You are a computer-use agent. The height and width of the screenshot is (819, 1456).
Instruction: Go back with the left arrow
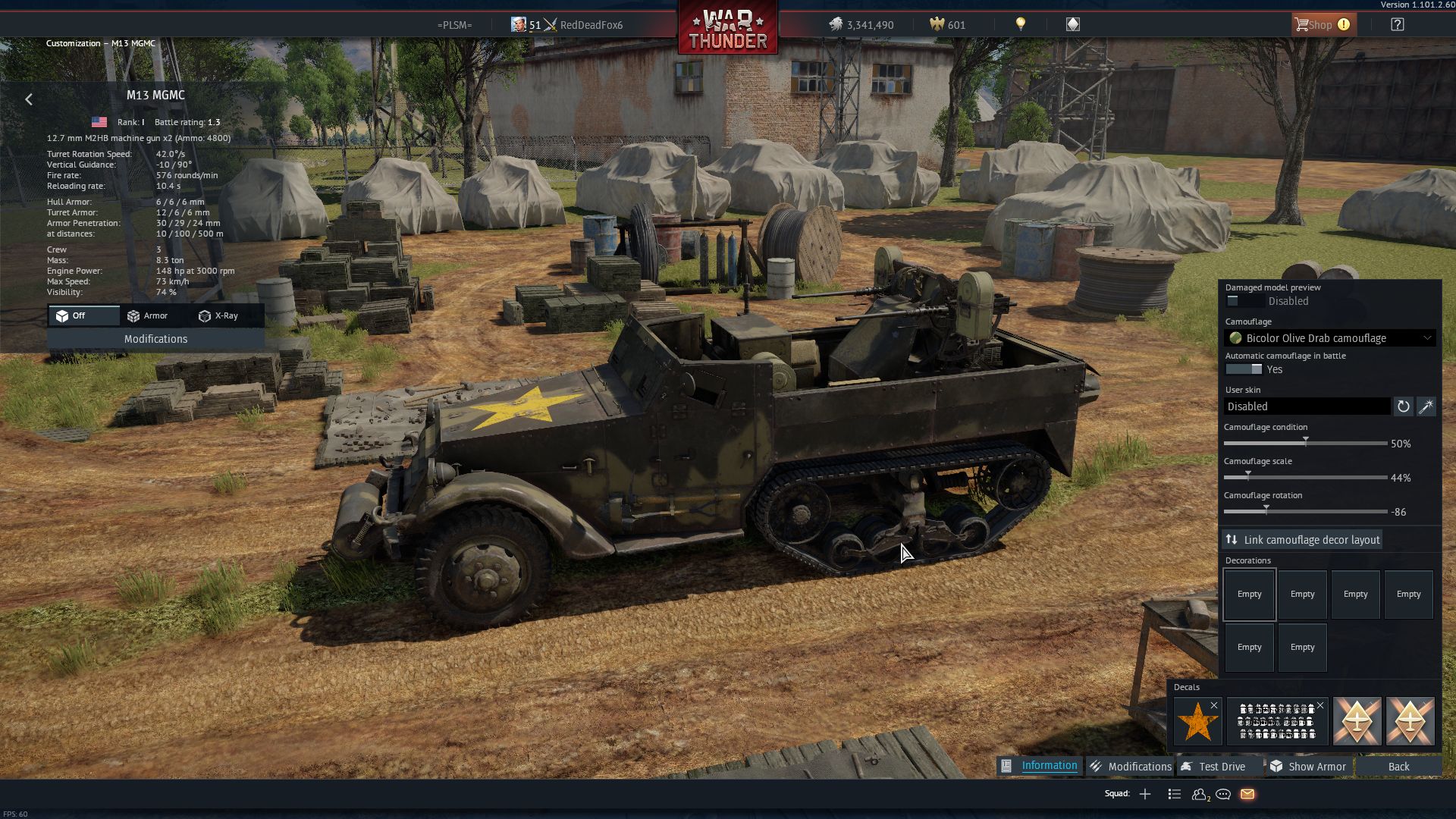(x=29, y=99)
